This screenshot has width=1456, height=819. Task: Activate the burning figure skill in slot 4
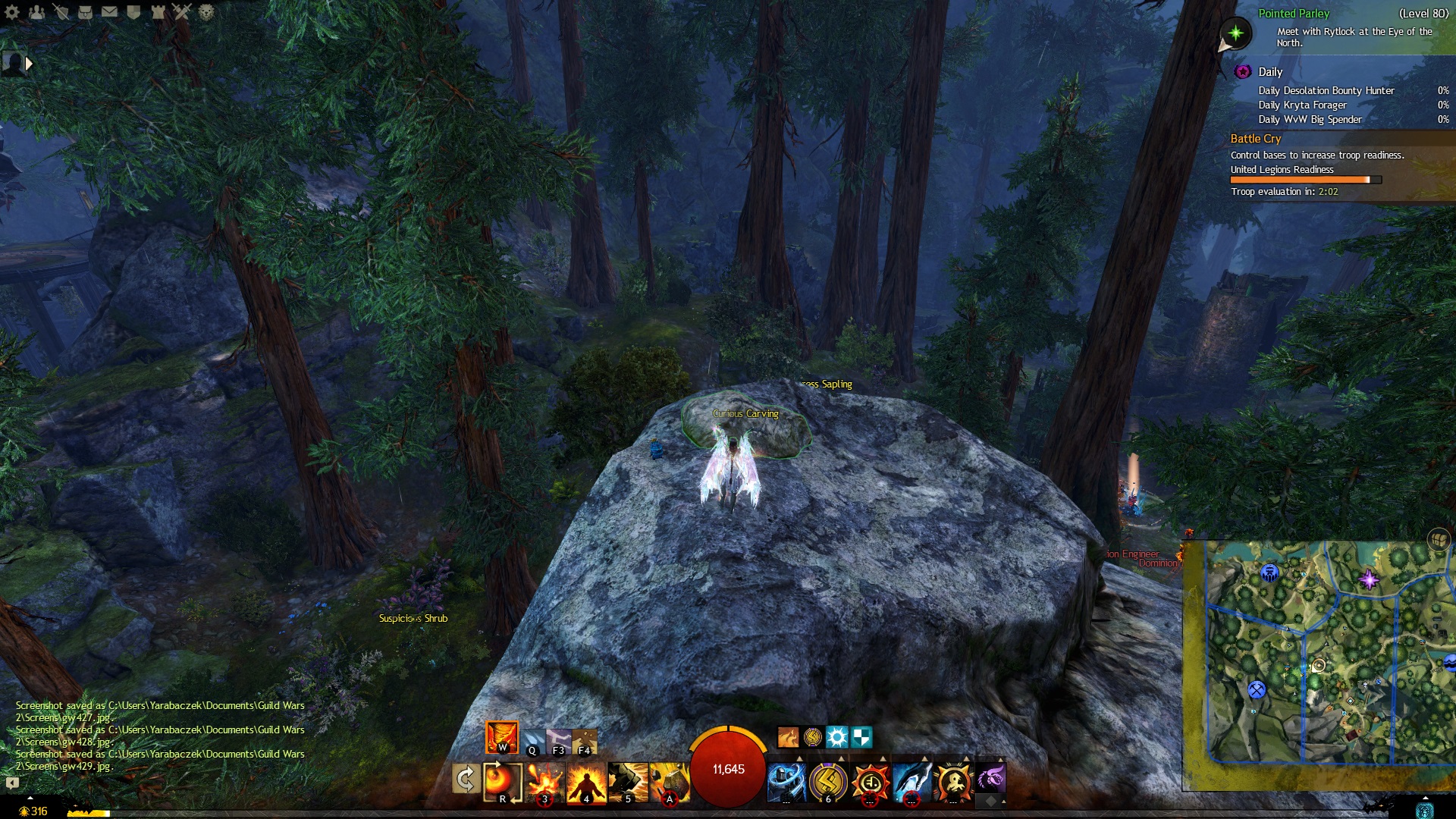click(x=586, y=782)
